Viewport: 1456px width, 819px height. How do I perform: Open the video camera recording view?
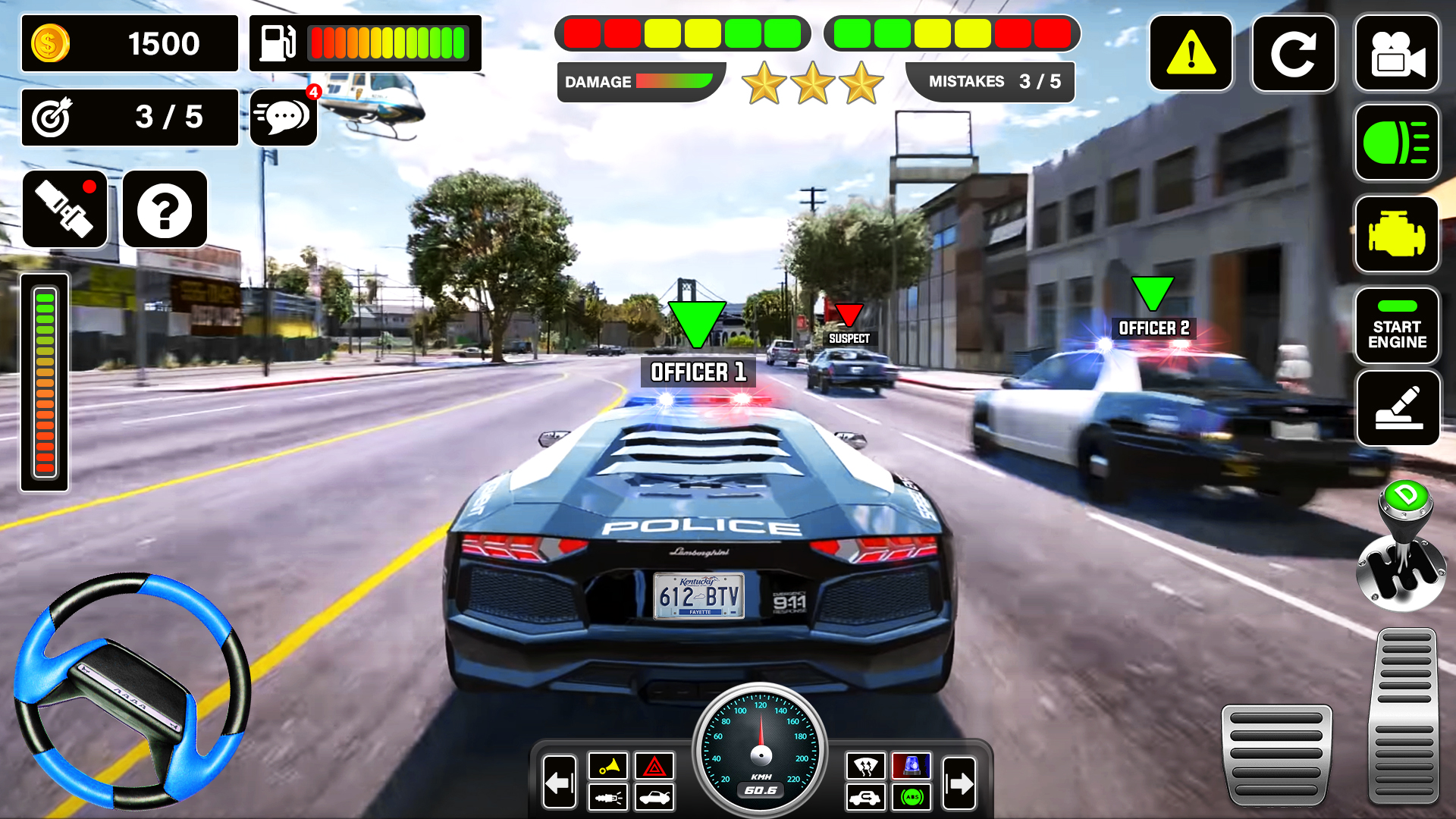[x=1398, y=53]
